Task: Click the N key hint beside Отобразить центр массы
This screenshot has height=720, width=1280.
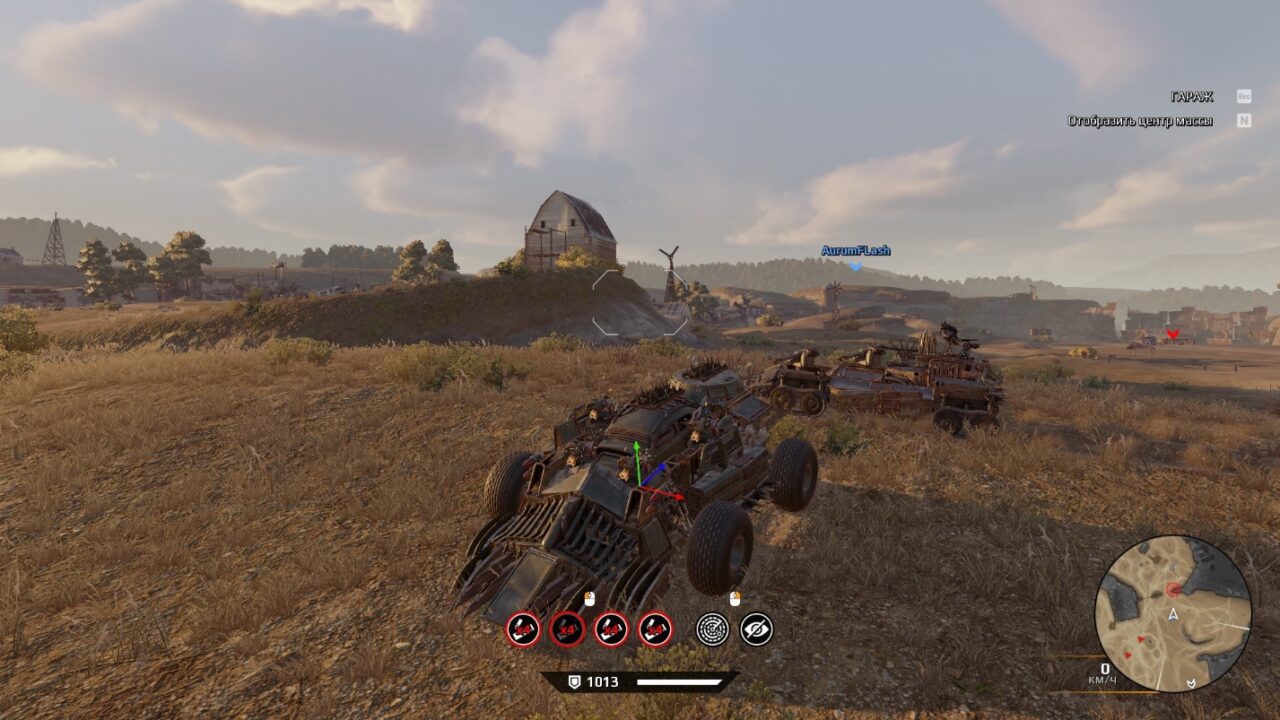Action: click(x=1243, y=117)
